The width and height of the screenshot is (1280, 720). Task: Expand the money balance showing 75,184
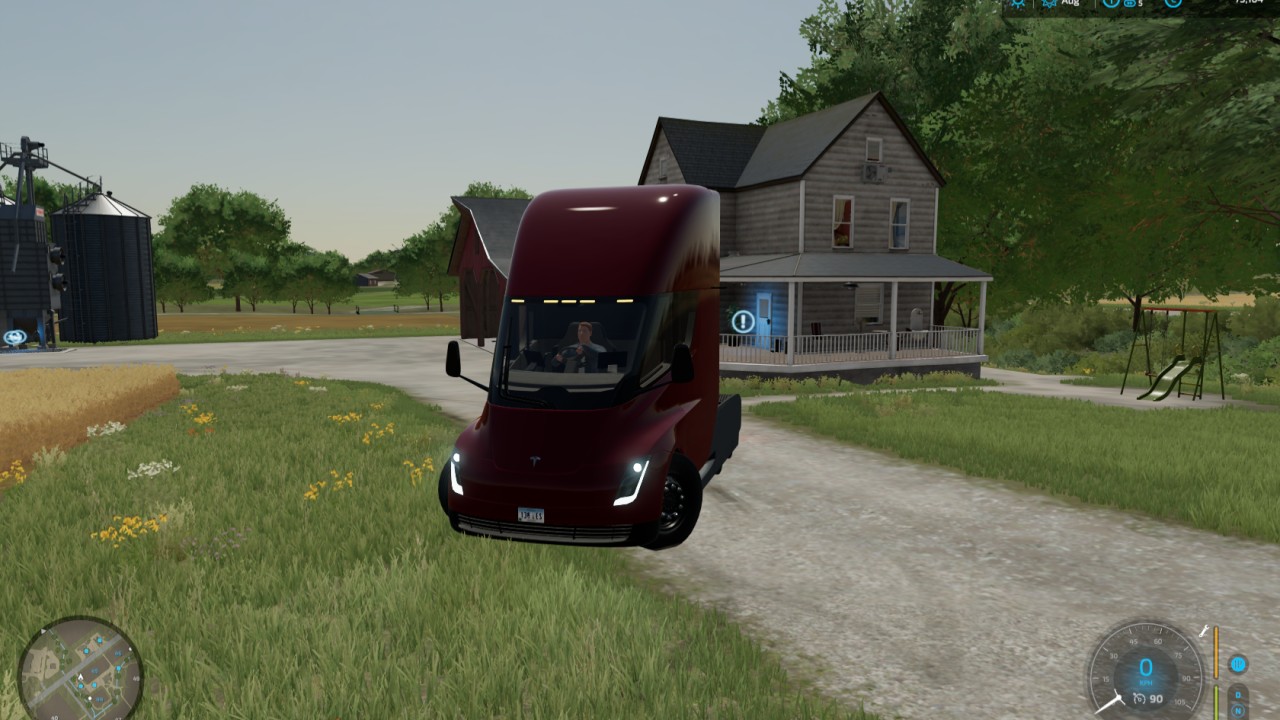click(1251, 4)
